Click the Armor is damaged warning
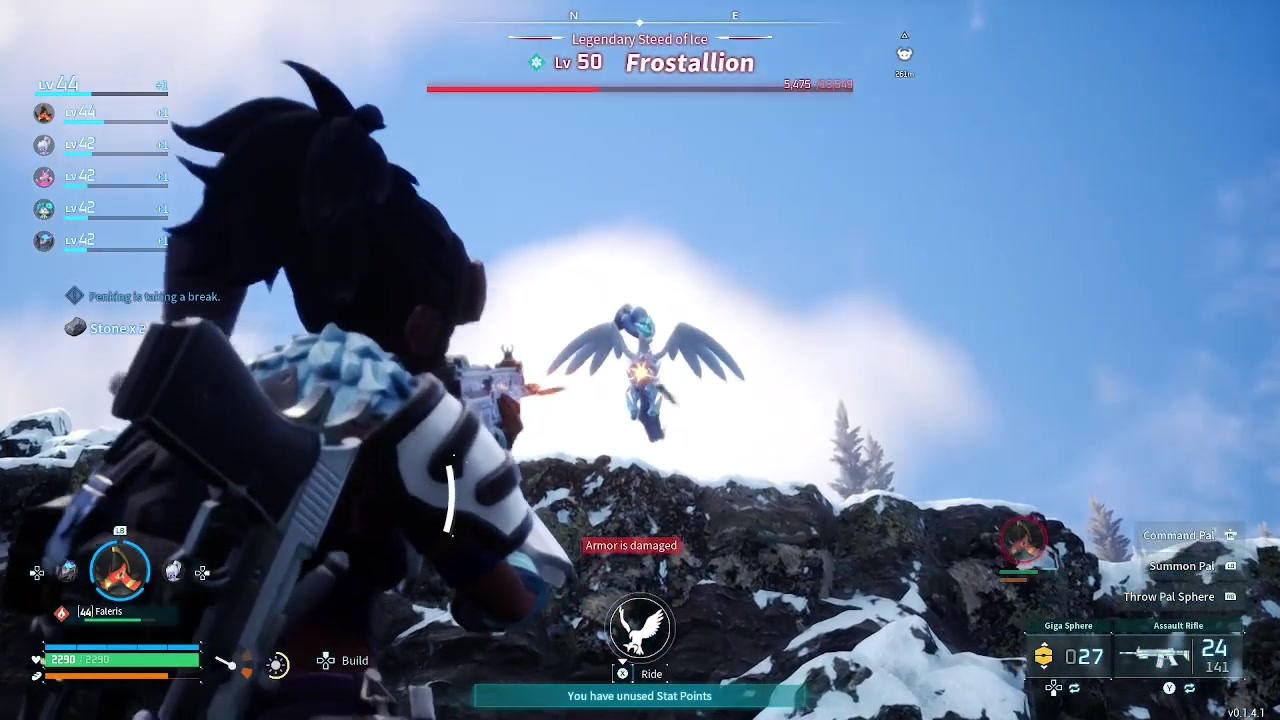Image resolution: width=1280 pixels, height=720 pixels. pos(631,546)
